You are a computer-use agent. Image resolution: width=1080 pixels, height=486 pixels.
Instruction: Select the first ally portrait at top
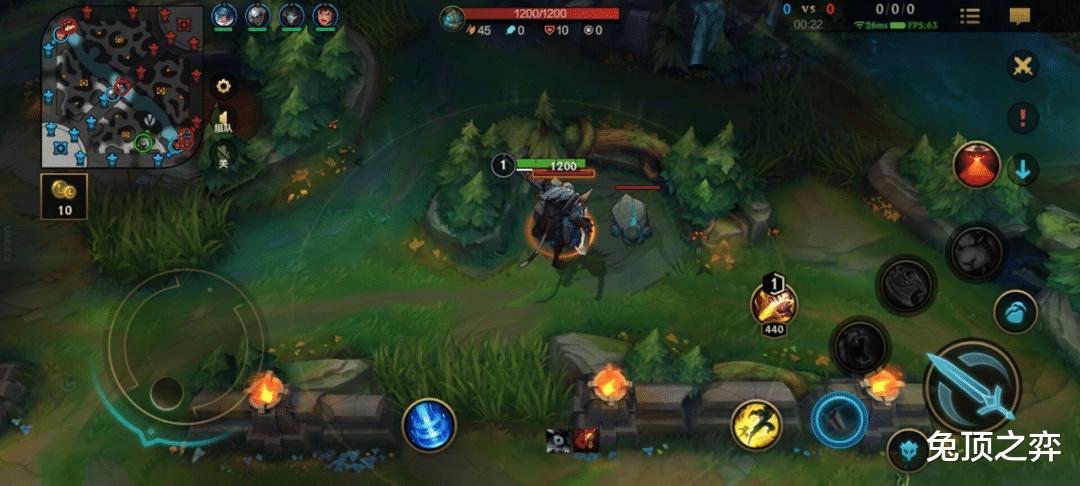tap(223, 16)
